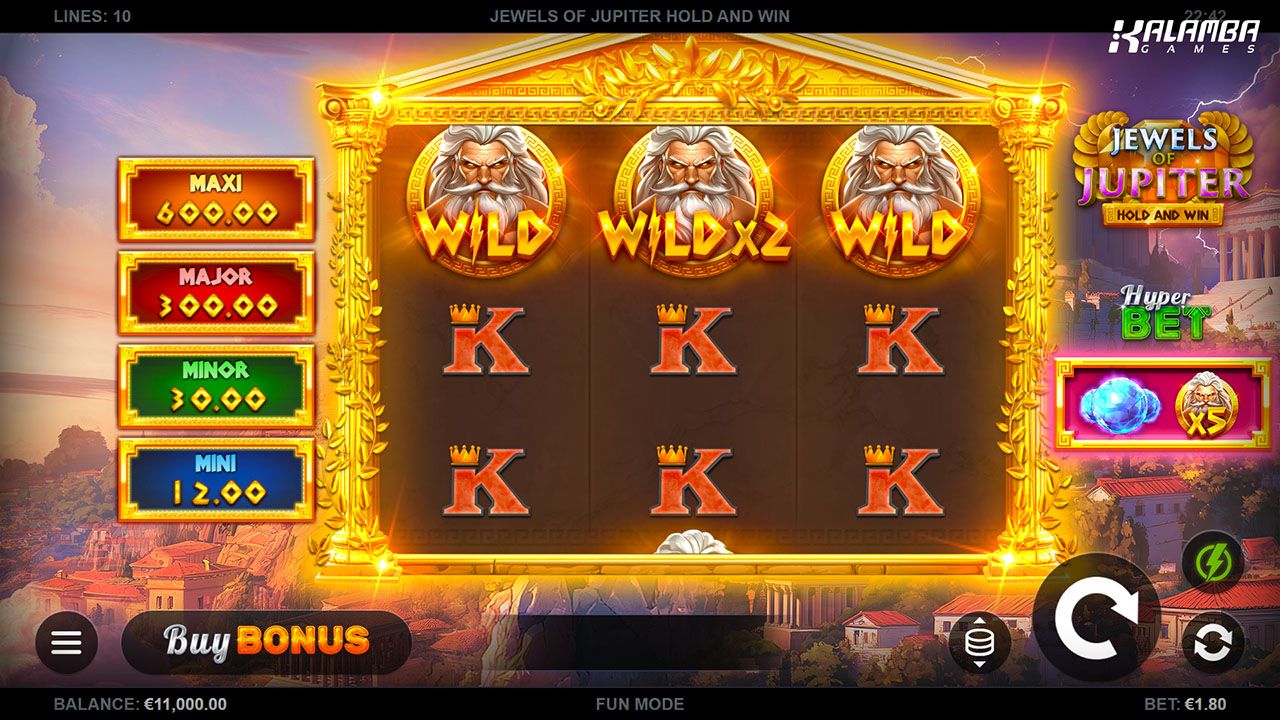Screen dimensions: 1280x720
Task: Select the FUN MODE label
Action: point(640,704)
